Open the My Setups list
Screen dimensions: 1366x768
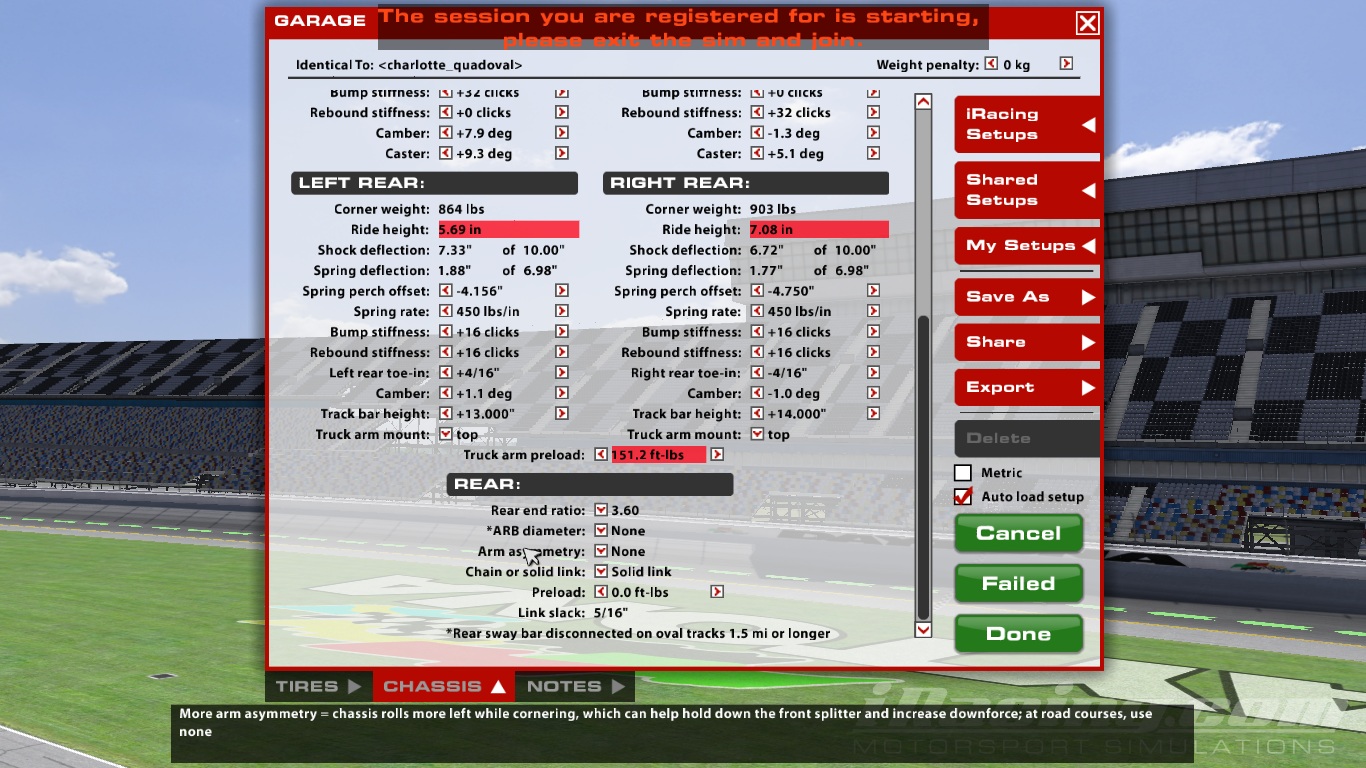pos(1027,246)
